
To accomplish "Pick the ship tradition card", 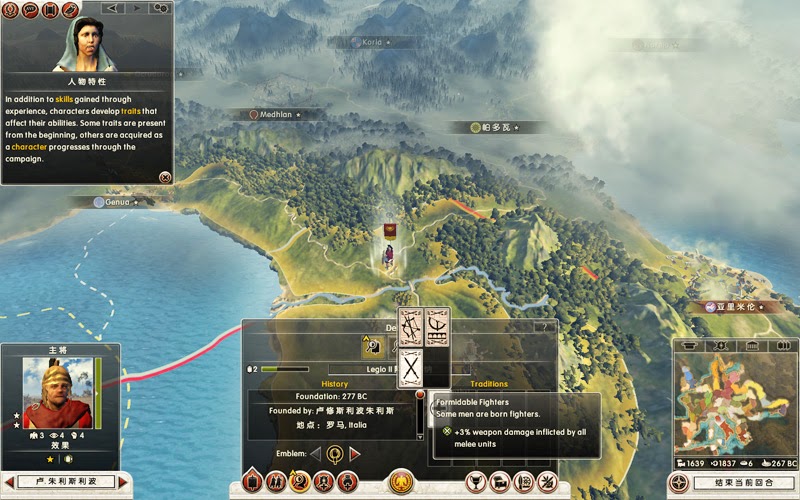I will (437, 326).
